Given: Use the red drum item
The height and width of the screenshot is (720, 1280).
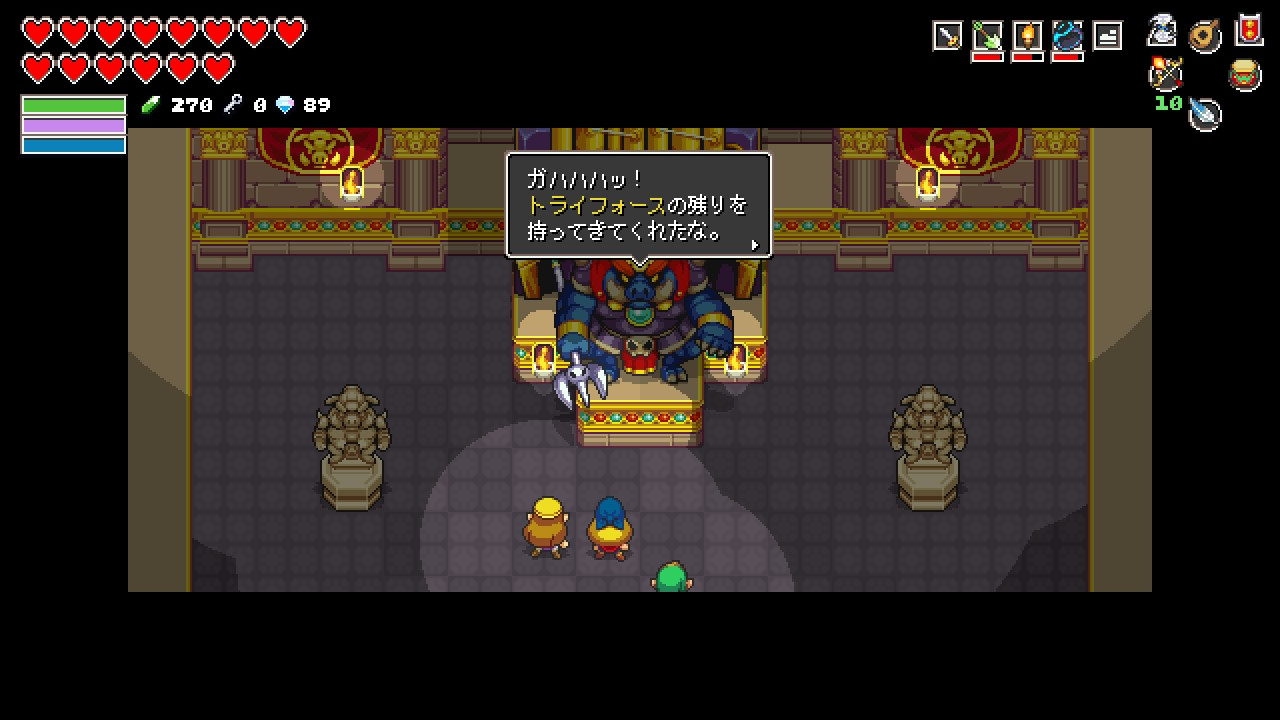Looking at the screenshot, I should click(1245, 75).
